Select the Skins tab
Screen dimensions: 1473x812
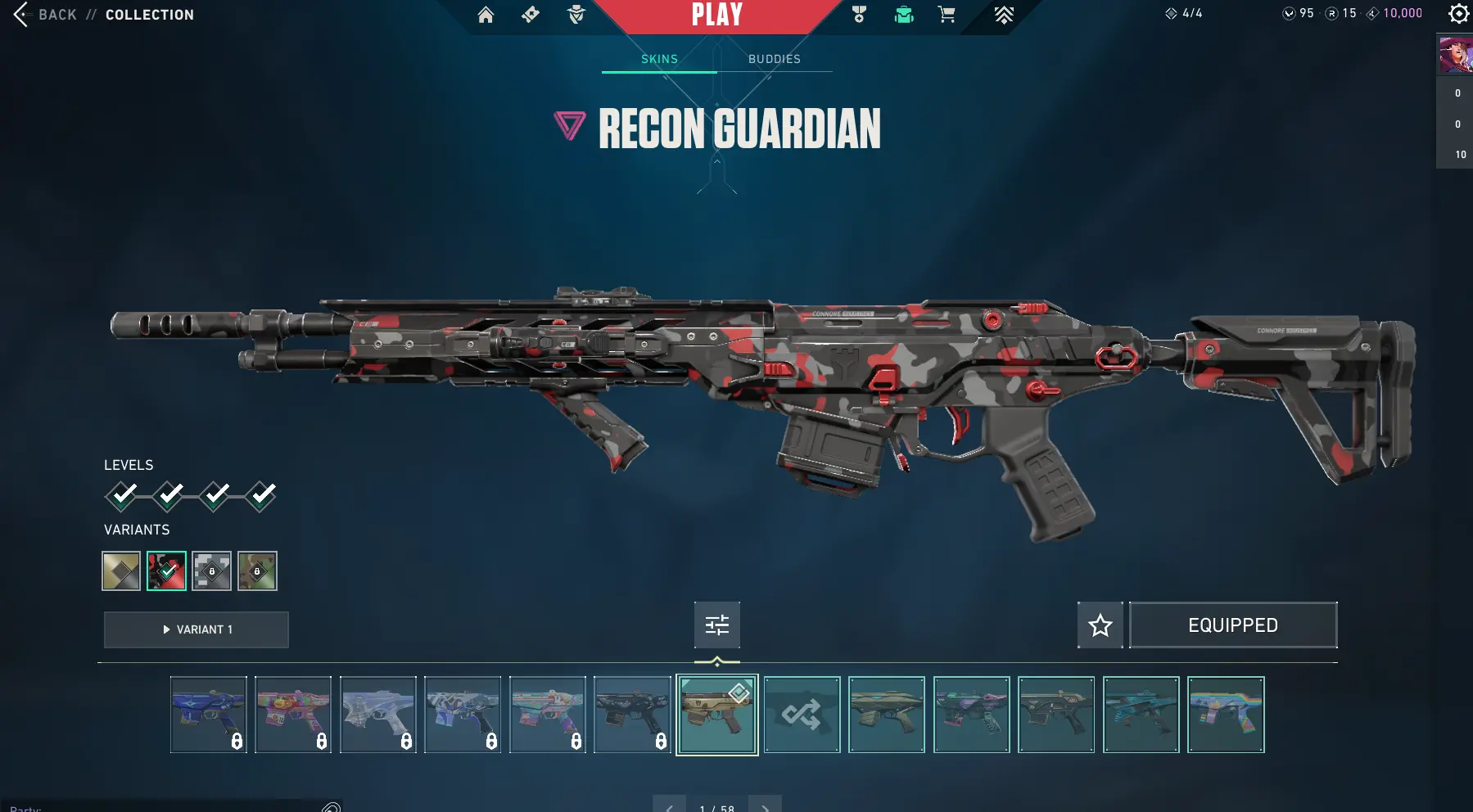tap(659, 59)
